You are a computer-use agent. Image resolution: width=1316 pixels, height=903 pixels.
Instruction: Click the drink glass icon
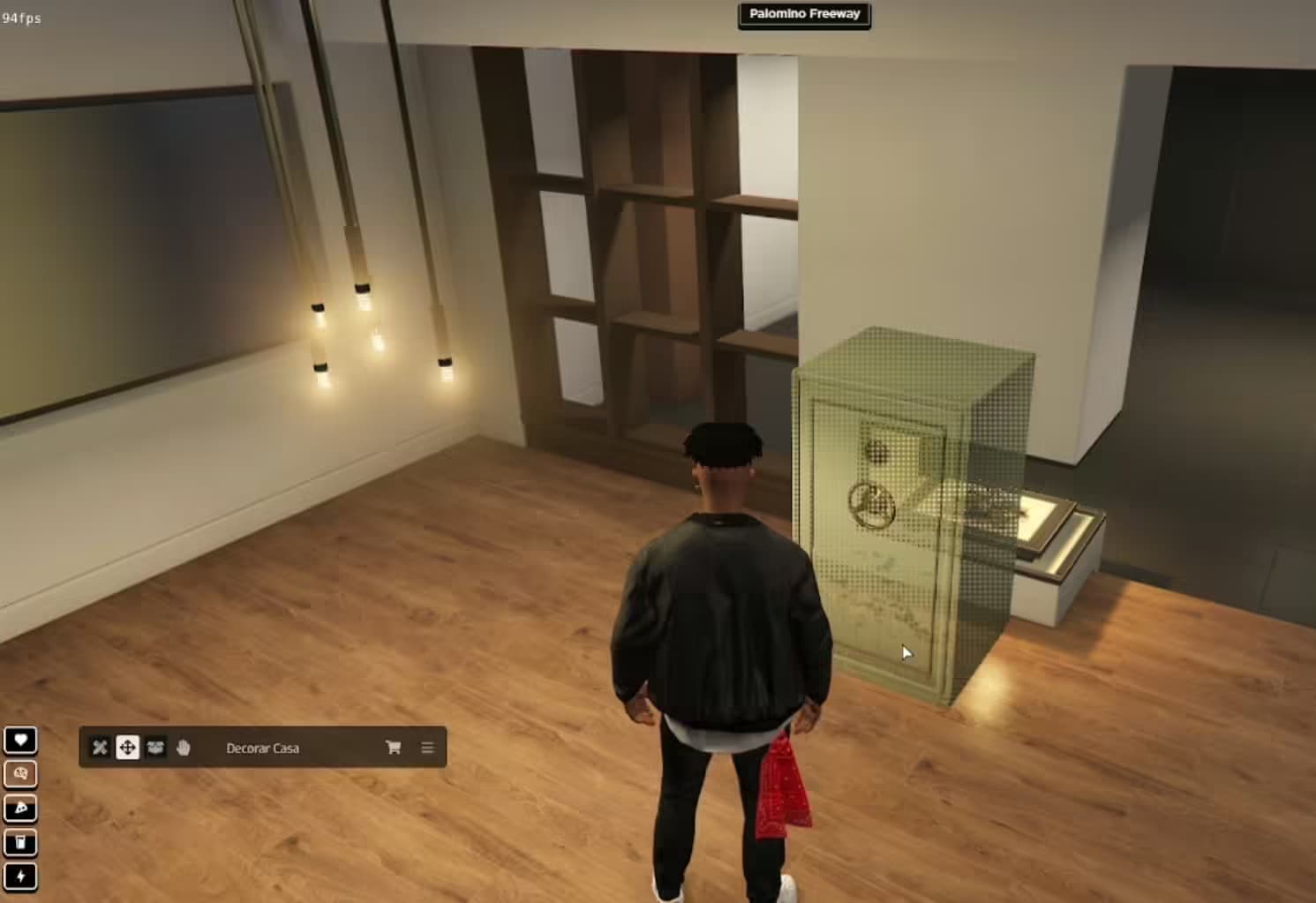pos(20,842)
